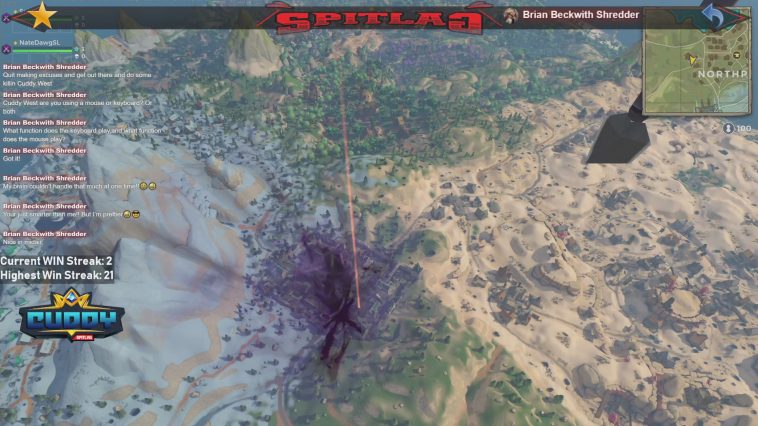758x426 pixels.
Task: Click the gold star overlay icon
Action: point(42,15)
